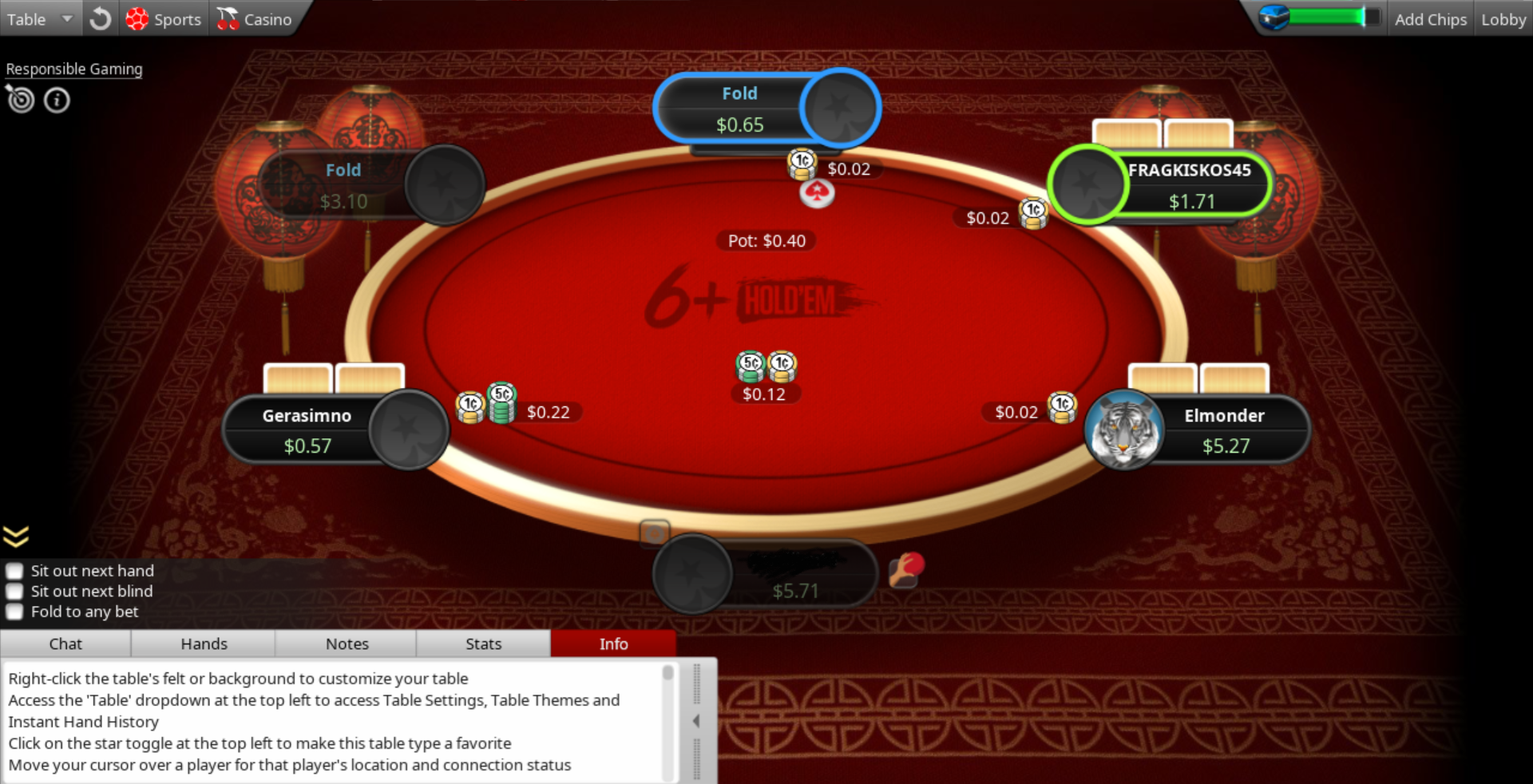
Task: Click the collapse arrow beside the info panel
Action: (x=696, y=721)
